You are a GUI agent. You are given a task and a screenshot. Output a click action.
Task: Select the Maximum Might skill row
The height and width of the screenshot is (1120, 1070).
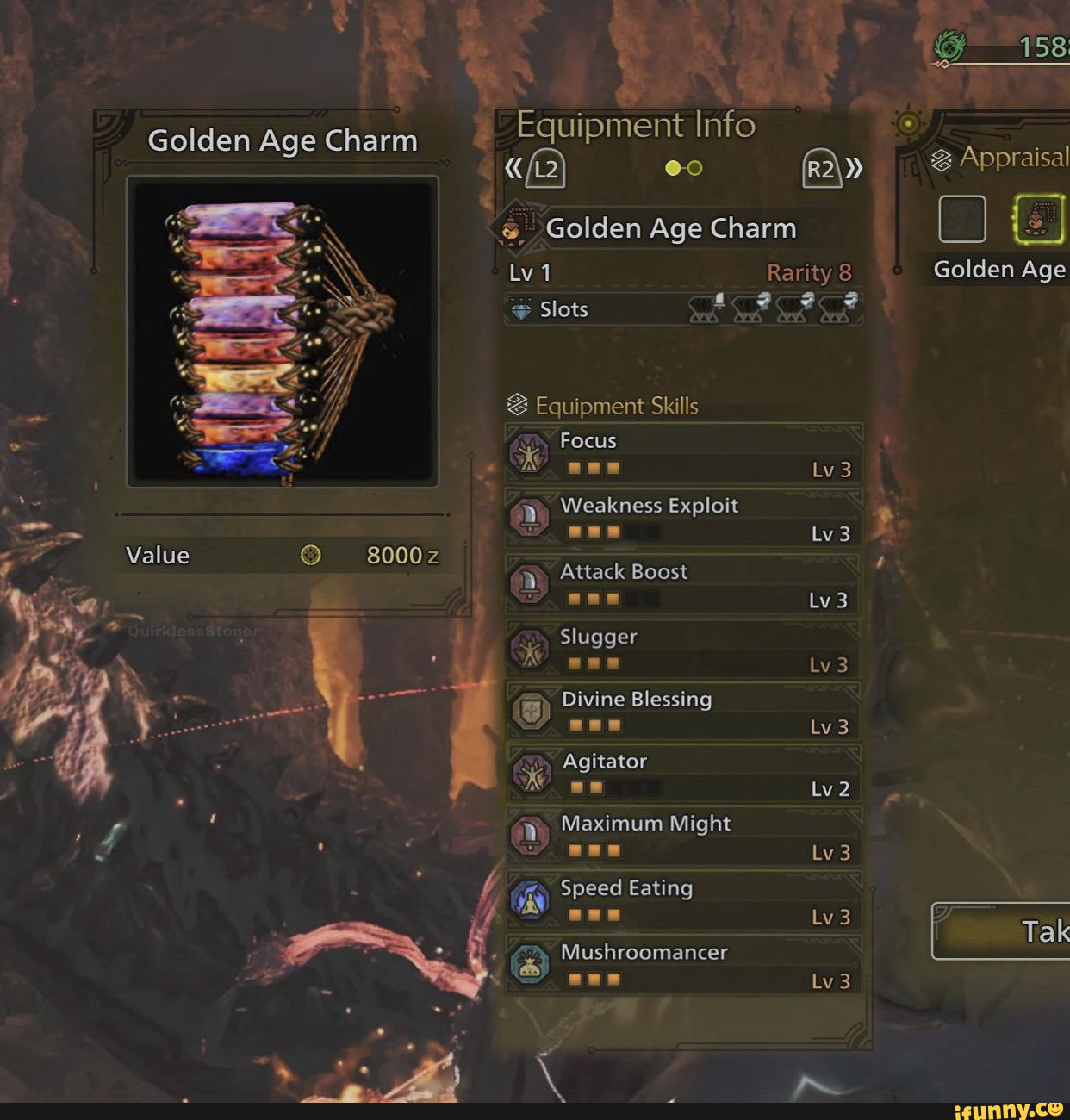[x=684, y=837]
